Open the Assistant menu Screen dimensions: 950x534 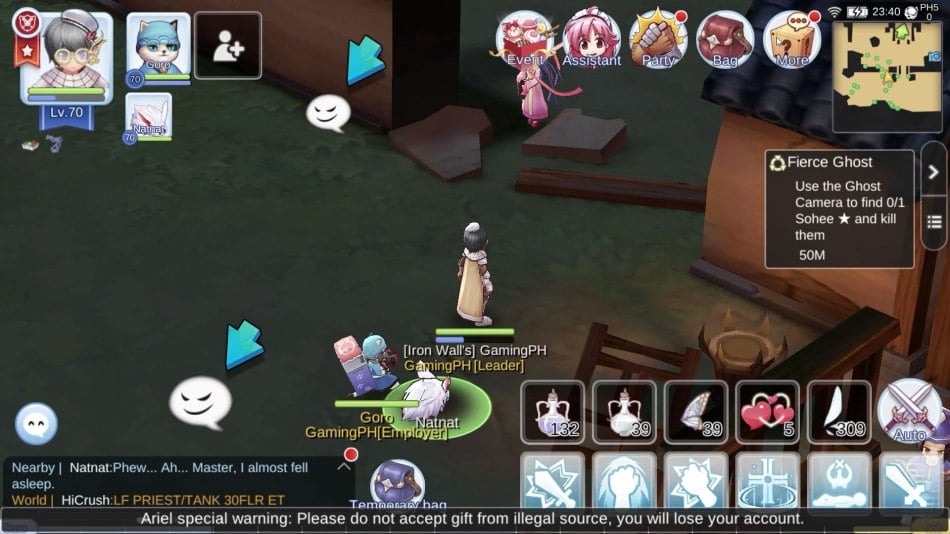591,40
